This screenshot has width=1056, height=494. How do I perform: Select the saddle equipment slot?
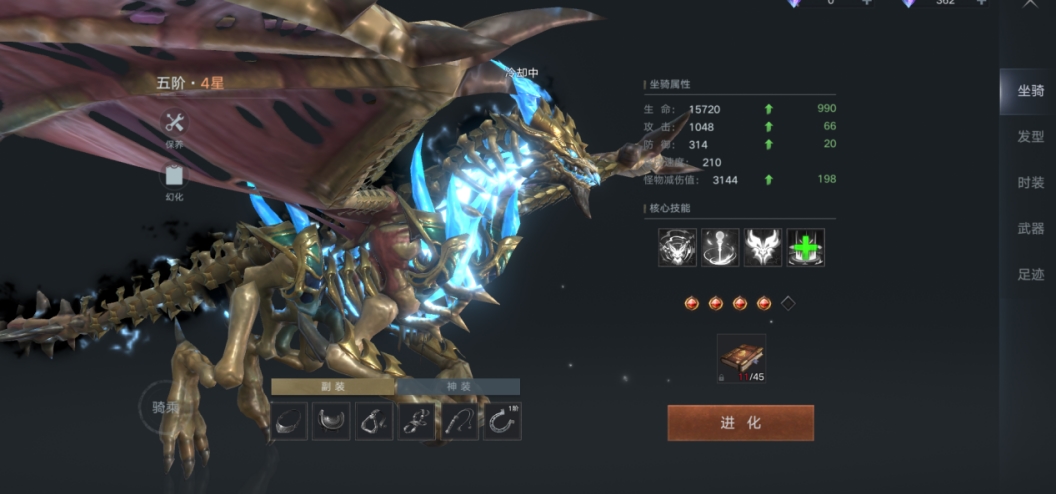332,422
